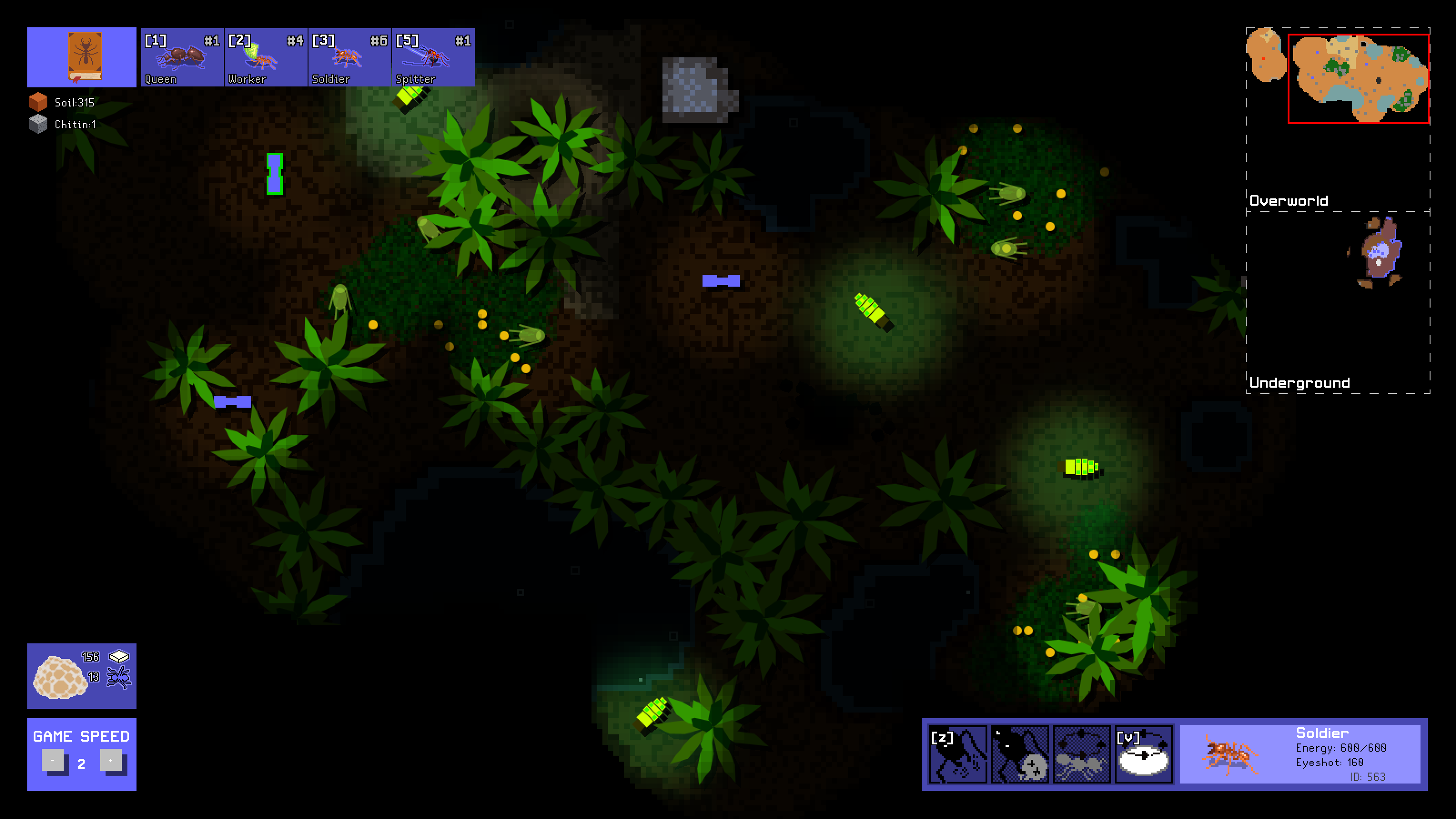Activate the ant-with-skull attack ability
The image size is (1456, 819).
click(x=1020, y=754)
